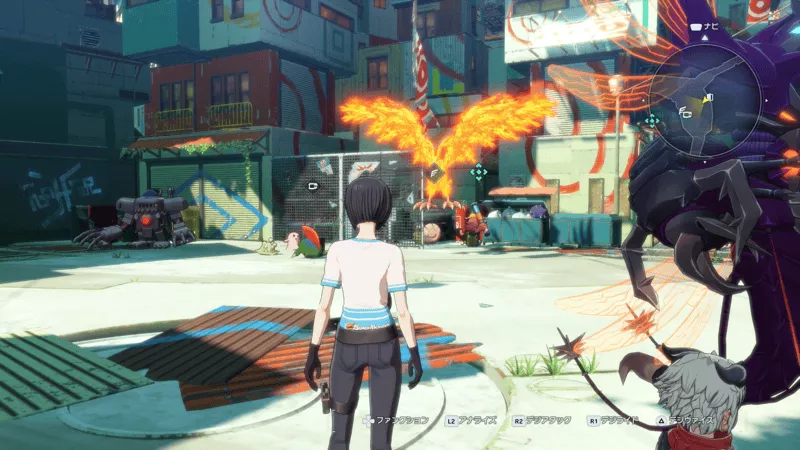
Task: Click the yellow player arrow on the minimap
Action: [x=707, y=98]
